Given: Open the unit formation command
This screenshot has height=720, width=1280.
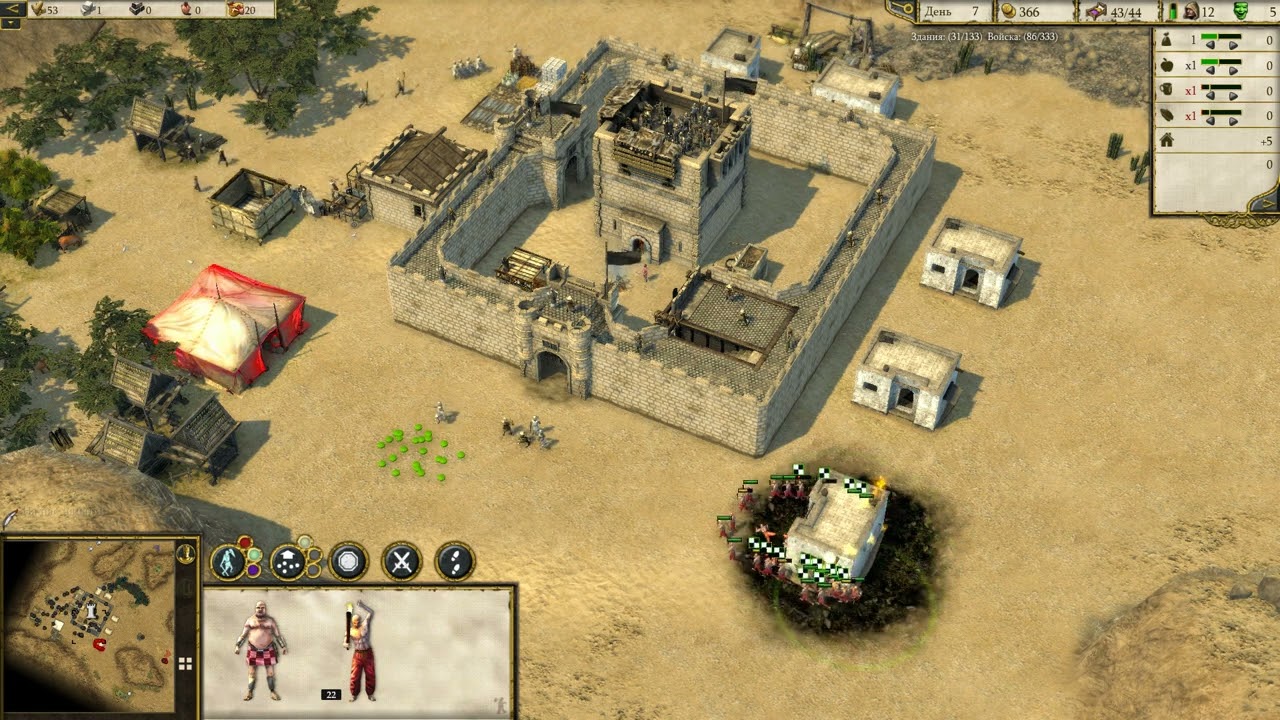Looking at the screenshot, I should click(x=289, y=563).
